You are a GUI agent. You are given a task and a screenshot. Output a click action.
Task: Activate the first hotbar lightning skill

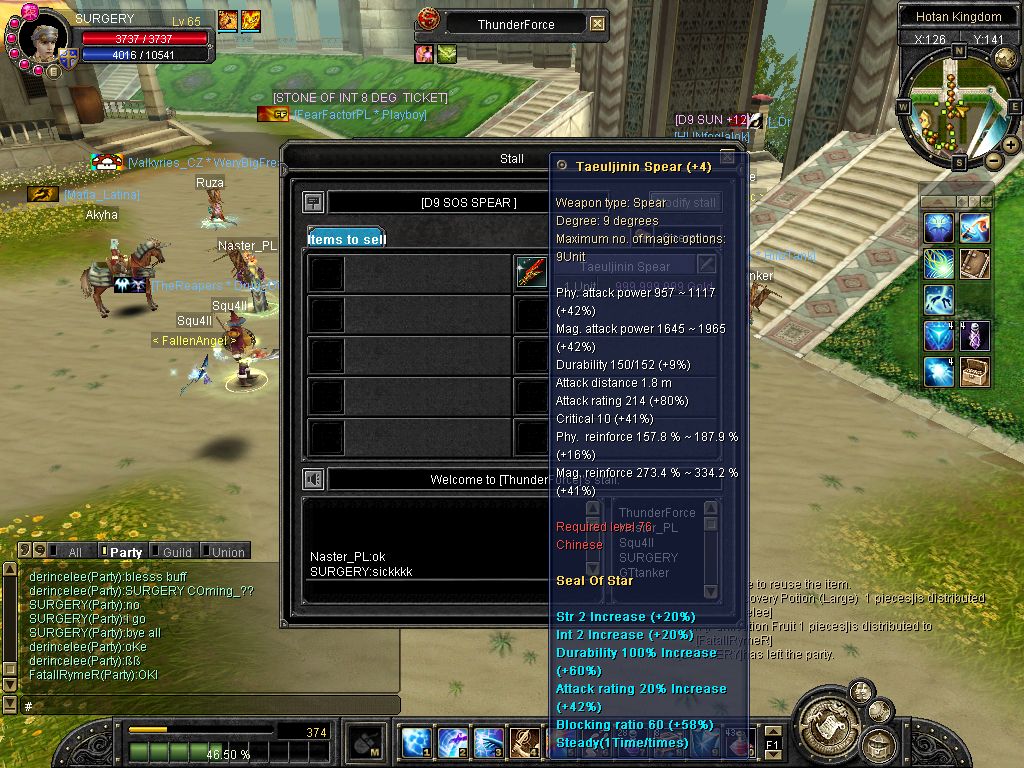point(416,743)
